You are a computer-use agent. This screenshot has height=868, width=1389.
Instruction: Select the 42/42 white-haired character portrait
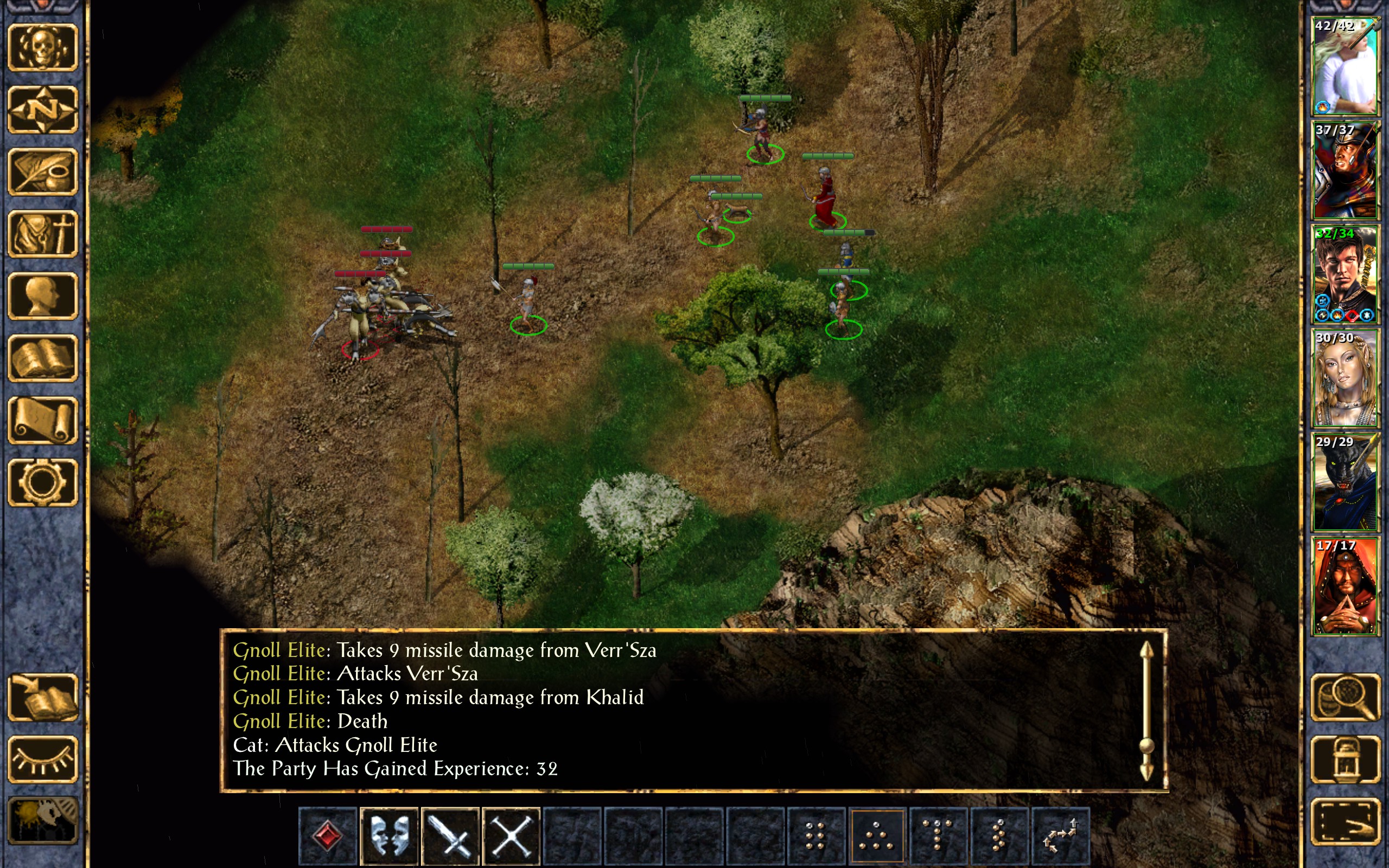[x=1345, y=66]
